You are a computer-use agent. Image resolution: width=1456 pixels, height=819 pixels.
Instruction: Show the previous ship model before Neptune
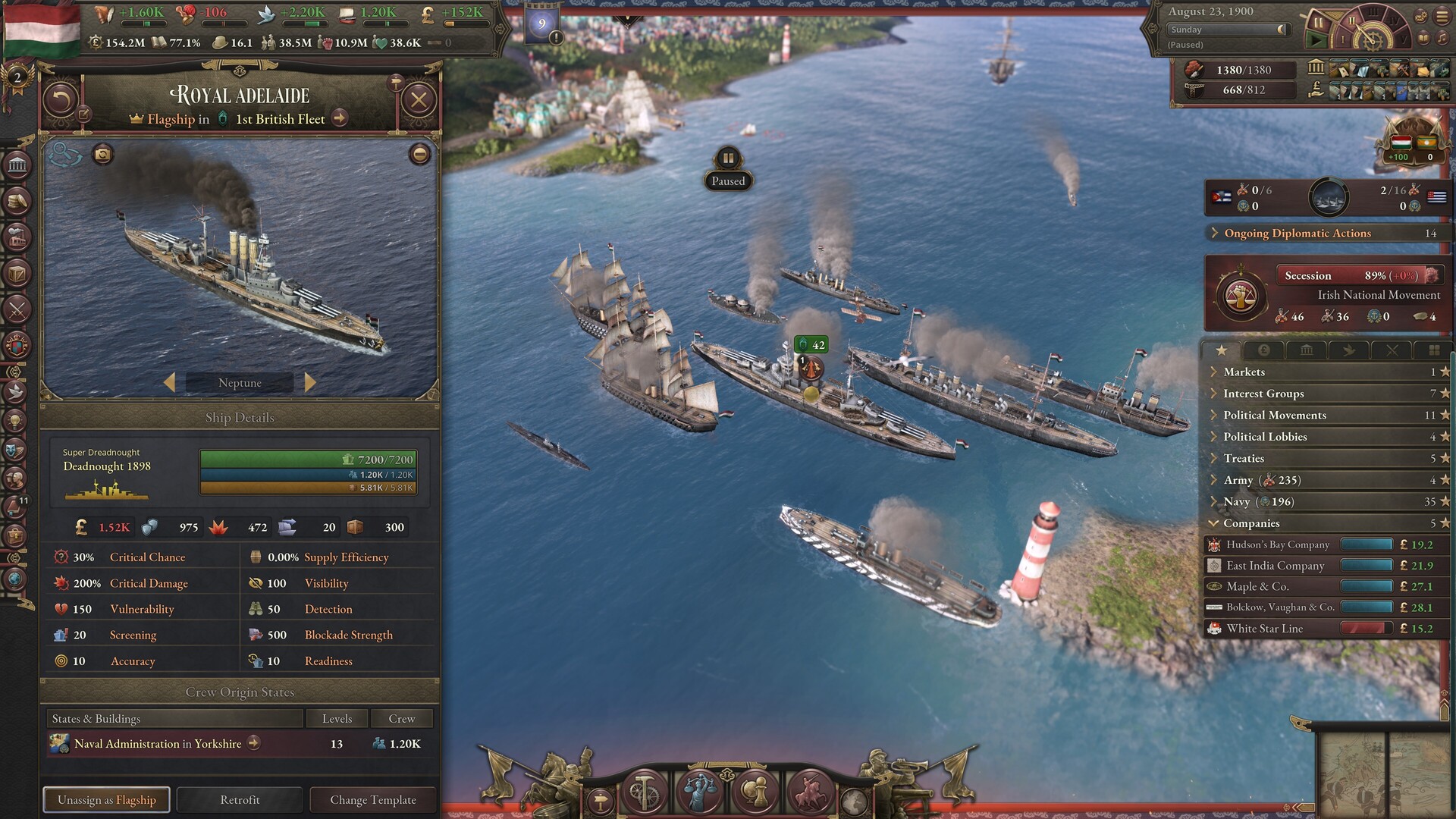point(170,382)
